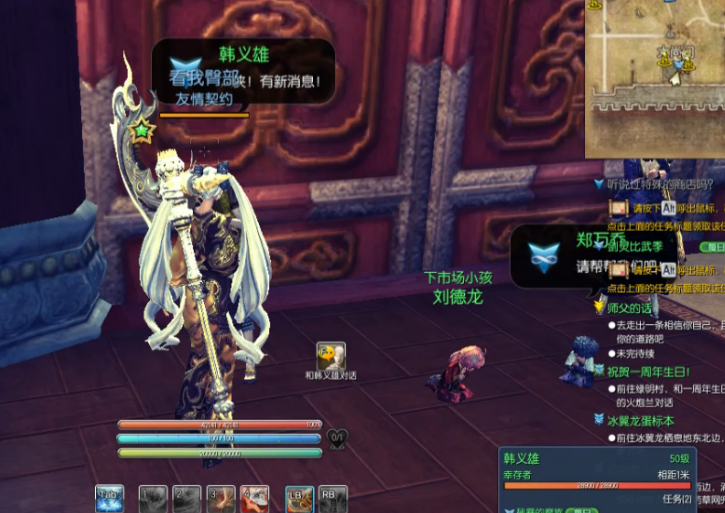
Task: Activate the skill in hotbar slot 3
Action: (x=220, y=498)
